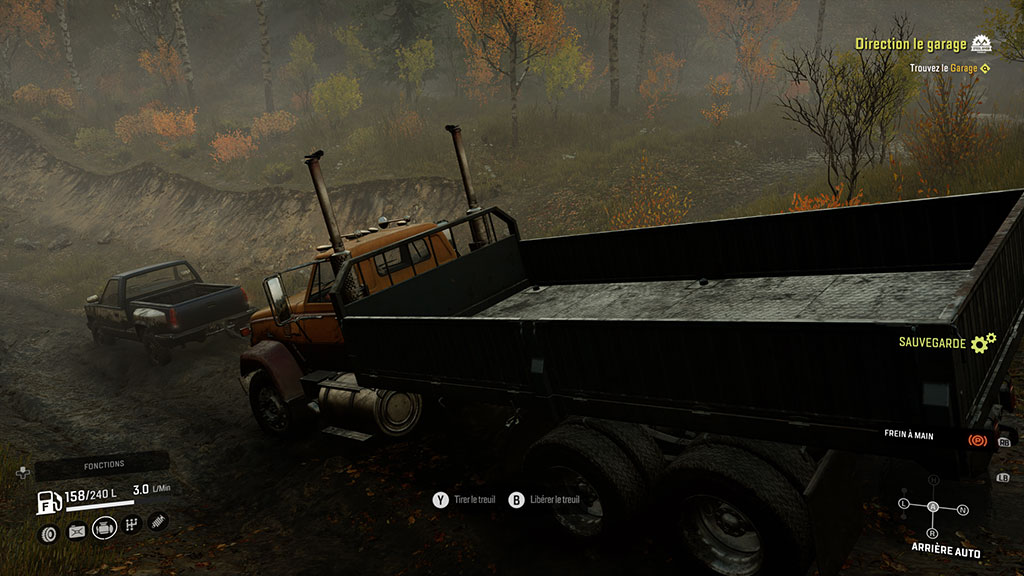Toggle the Frein à main handbrake indicator
1024x576 pixels.
click(975, 439)
